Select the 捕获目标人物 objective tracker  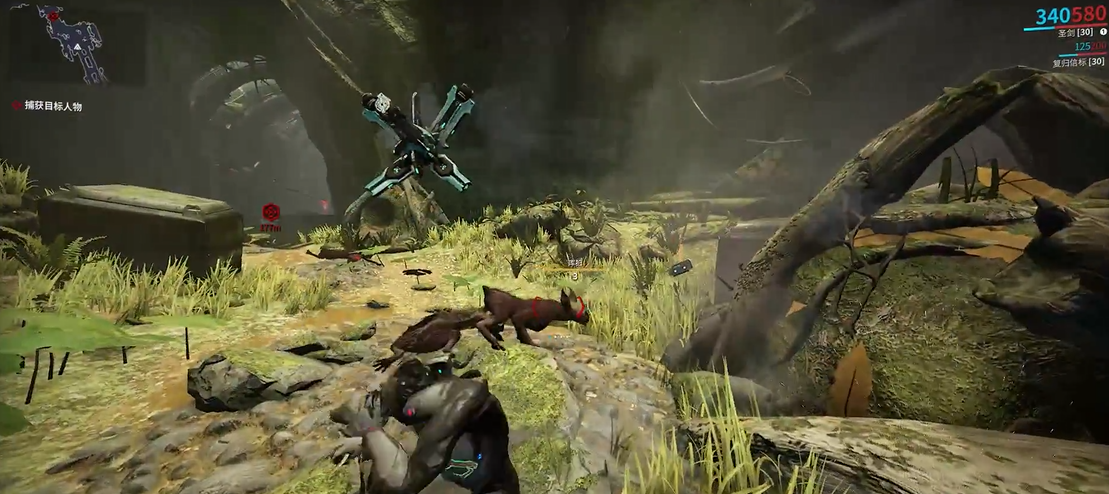pyautogui.click(x=54, y=105)
